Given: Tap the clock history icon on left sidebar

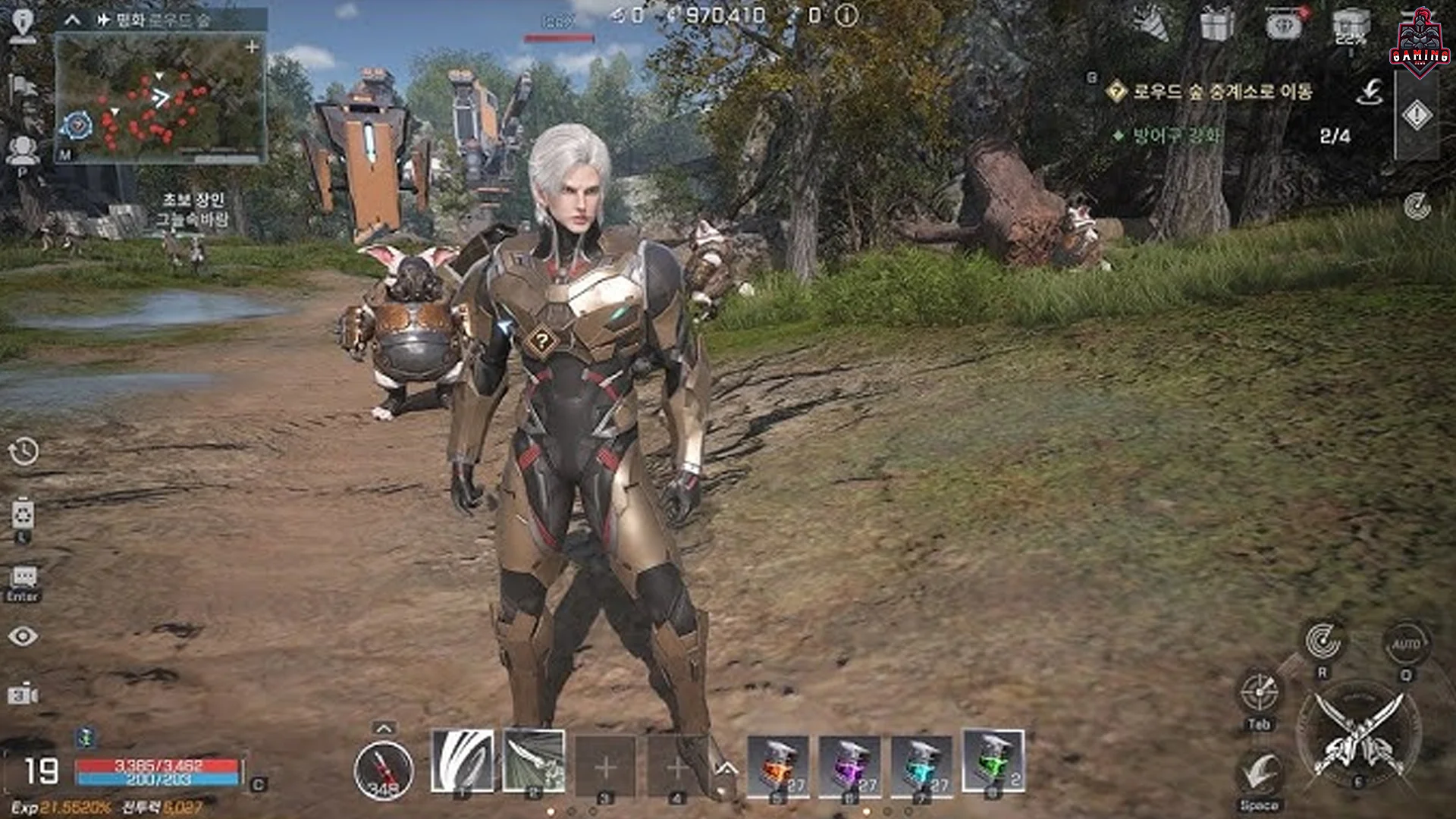Looking at the screenshot, I should [25, 449].
